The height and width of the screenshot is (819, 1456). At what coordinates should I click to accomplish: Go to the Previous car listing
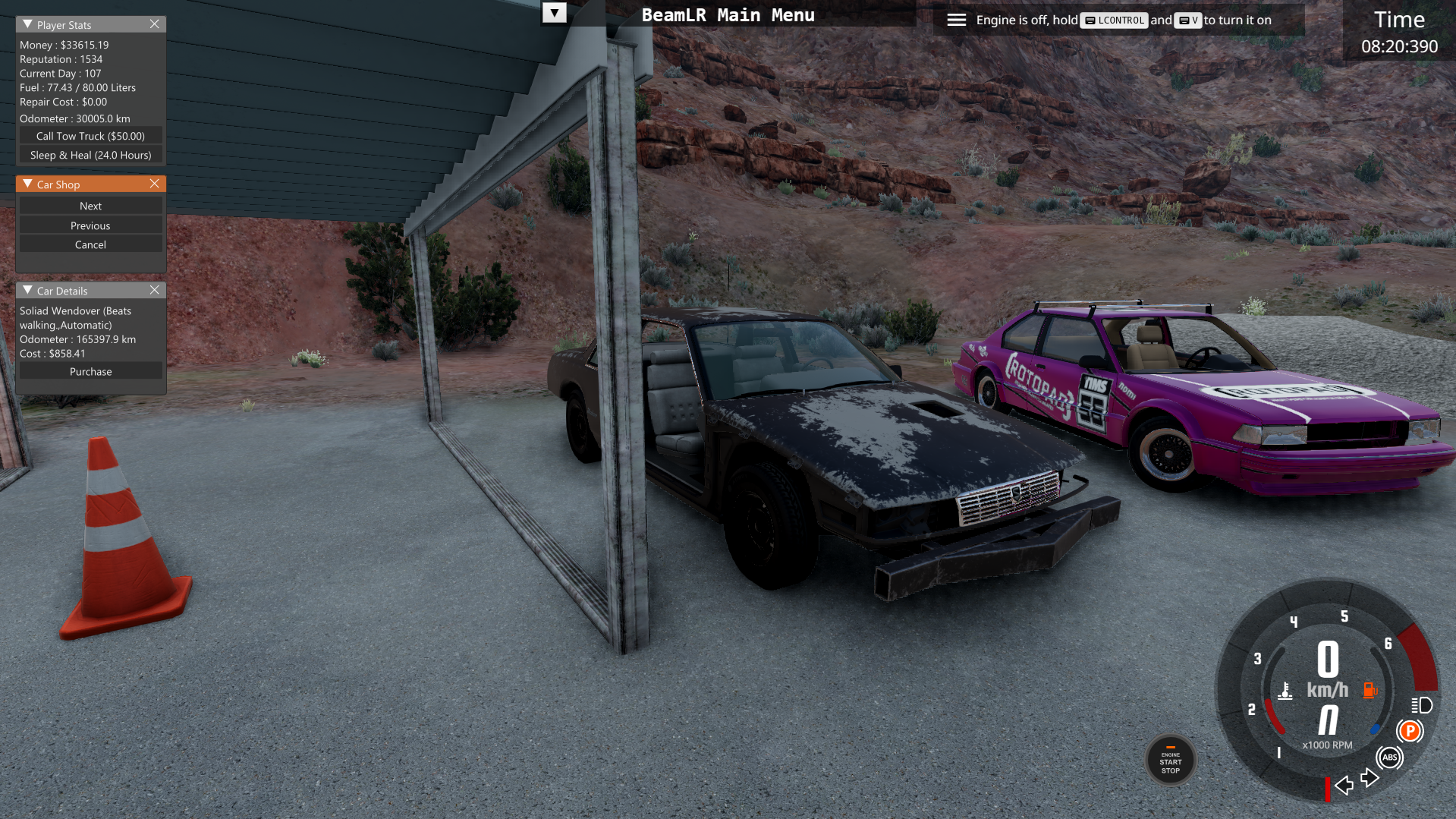[90, 225]
